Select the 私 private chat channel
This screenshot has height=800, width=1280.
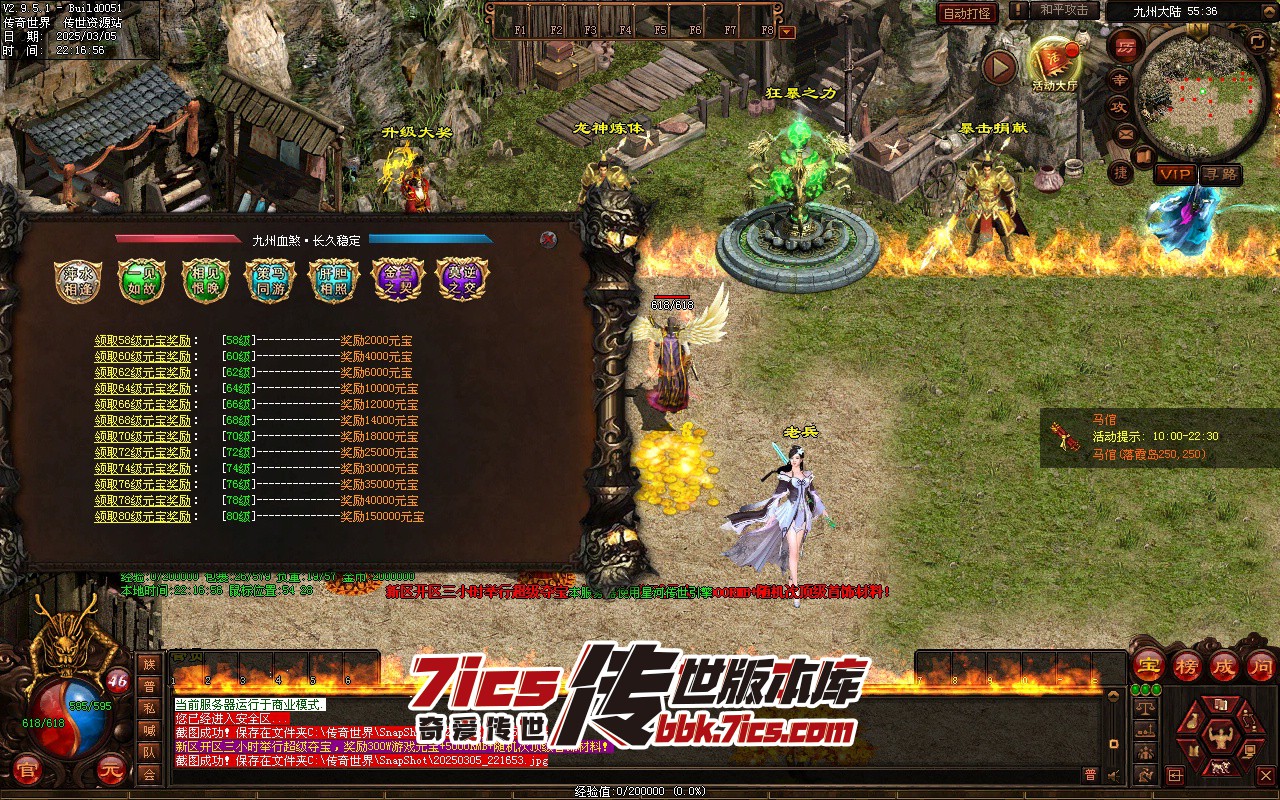pyautogui.click(x=149, y=708)
